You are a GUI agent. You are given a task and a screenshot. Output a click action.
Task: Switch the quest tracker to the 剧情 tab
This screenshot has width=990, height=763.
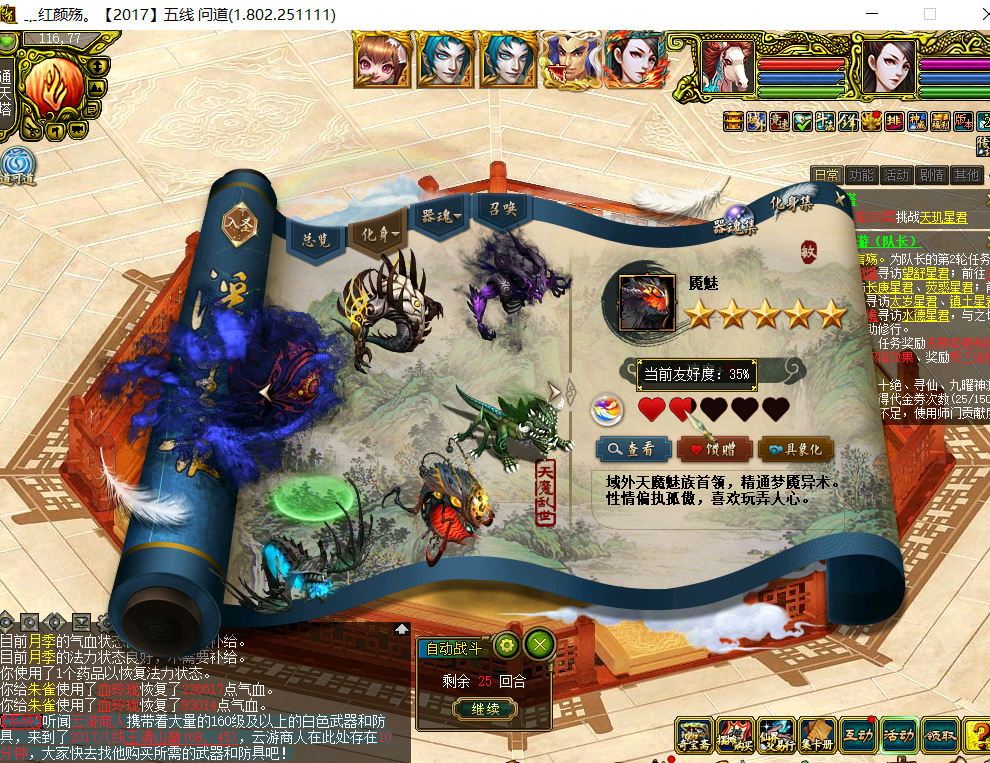point(931,175)
